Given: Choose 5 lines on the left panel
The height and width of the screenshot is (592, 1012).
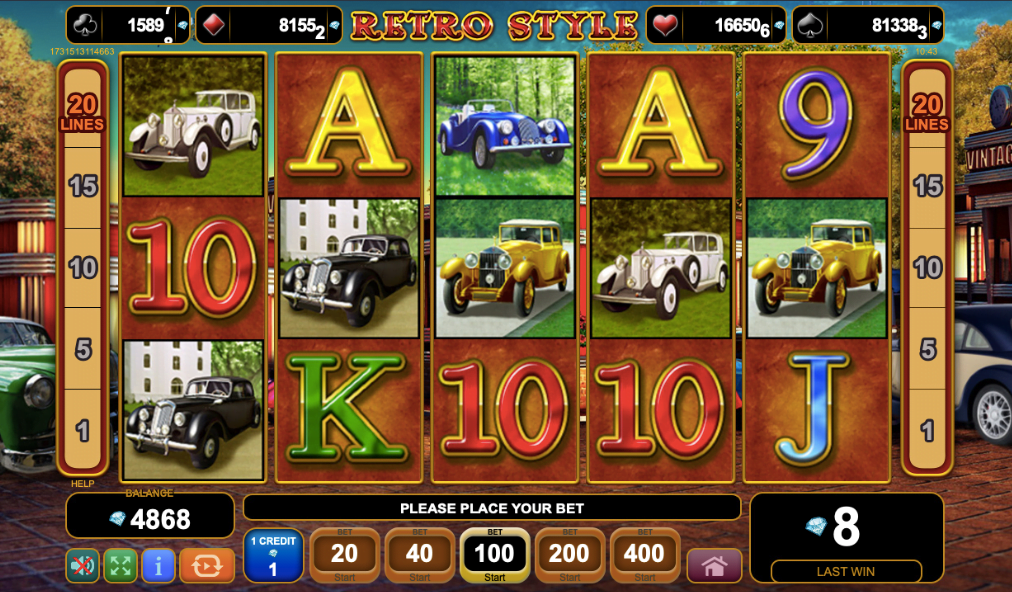Looking at the screenshot, I should click(83, 349).
